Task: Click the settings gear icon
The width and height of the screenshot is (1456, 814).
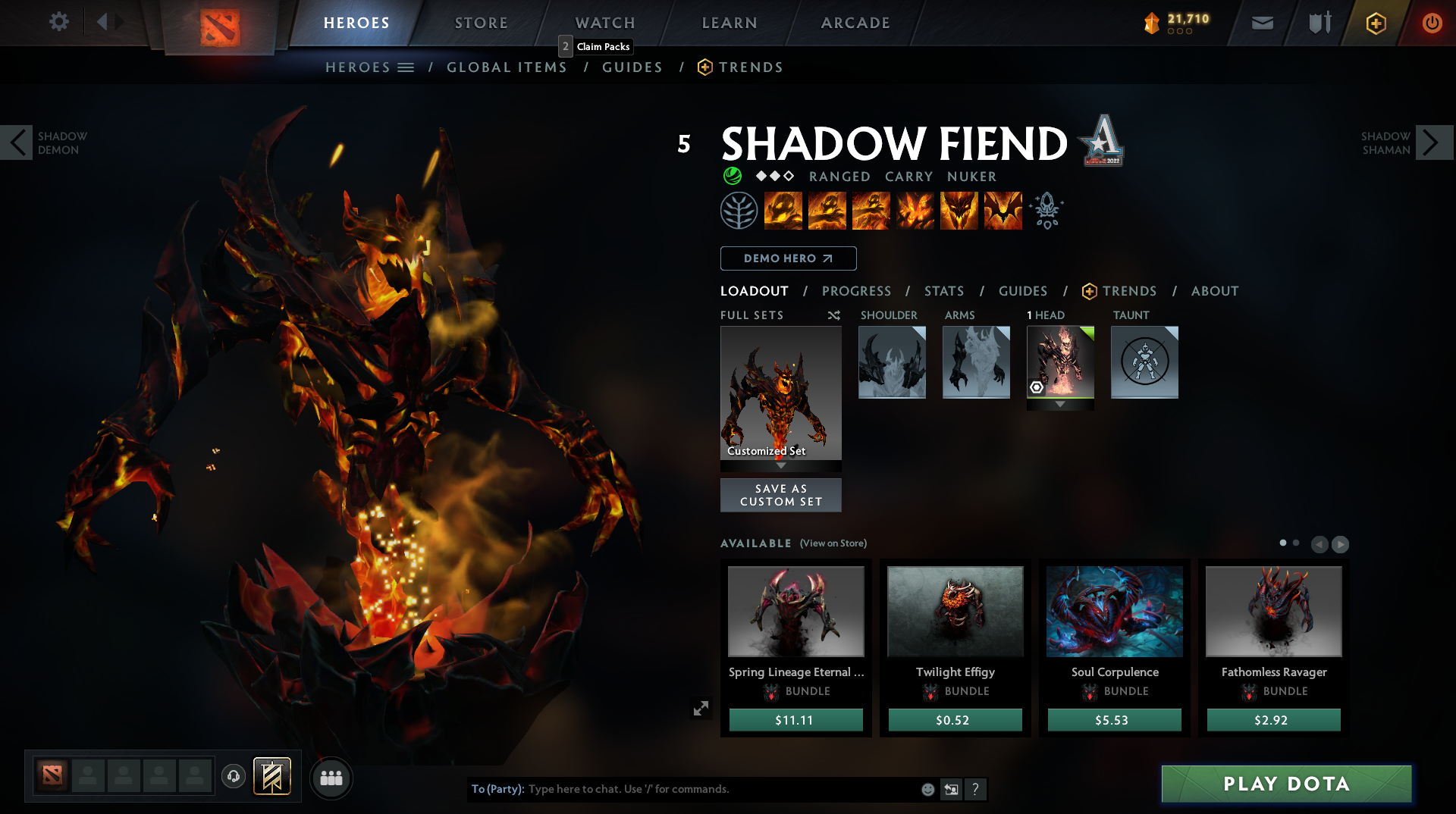Action: [x=59, y=22]
